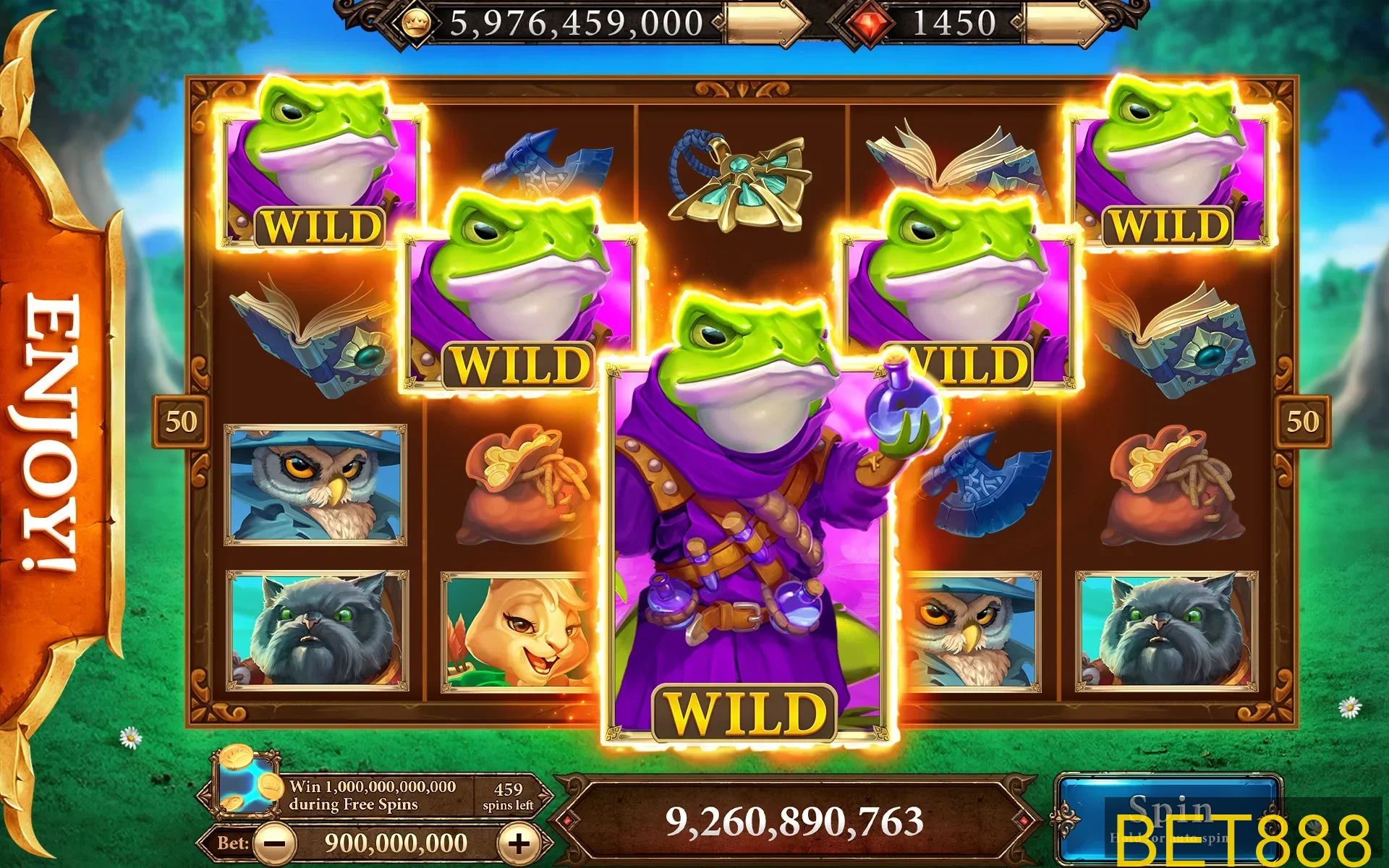Click the gold arrow beside the gem count

[1065, 23]
